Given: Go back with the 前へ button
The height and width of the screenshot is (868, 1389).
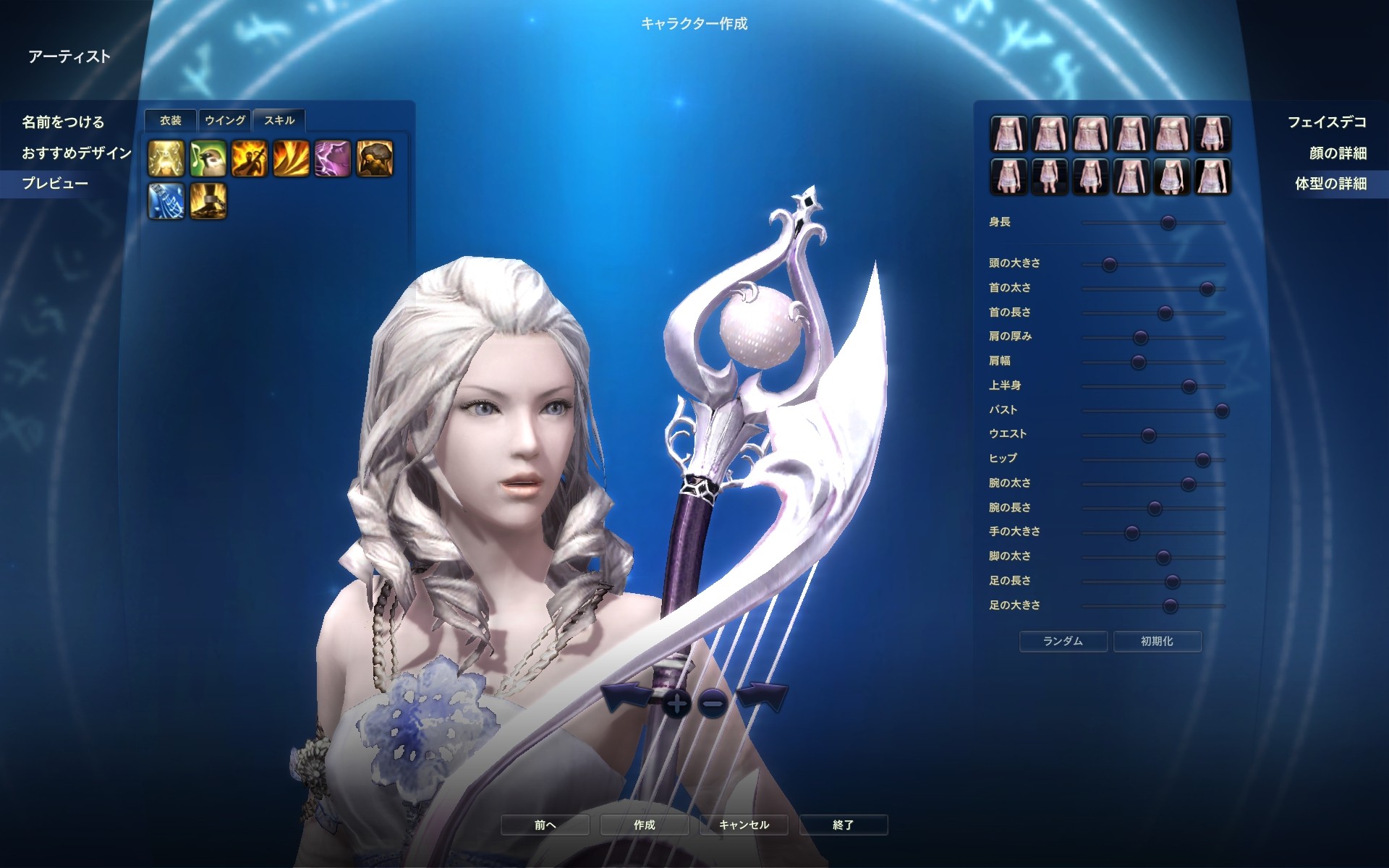Looking at the screenshot, I should pyautogui.click(x=545, y=825).
